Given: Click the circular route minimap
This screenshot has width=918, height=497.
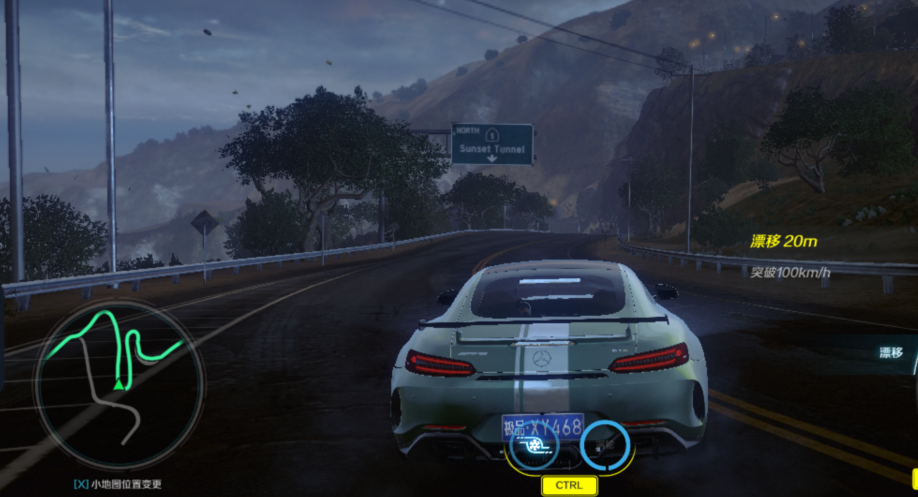Looking at the screenshot, I should [x=119, y=384].
